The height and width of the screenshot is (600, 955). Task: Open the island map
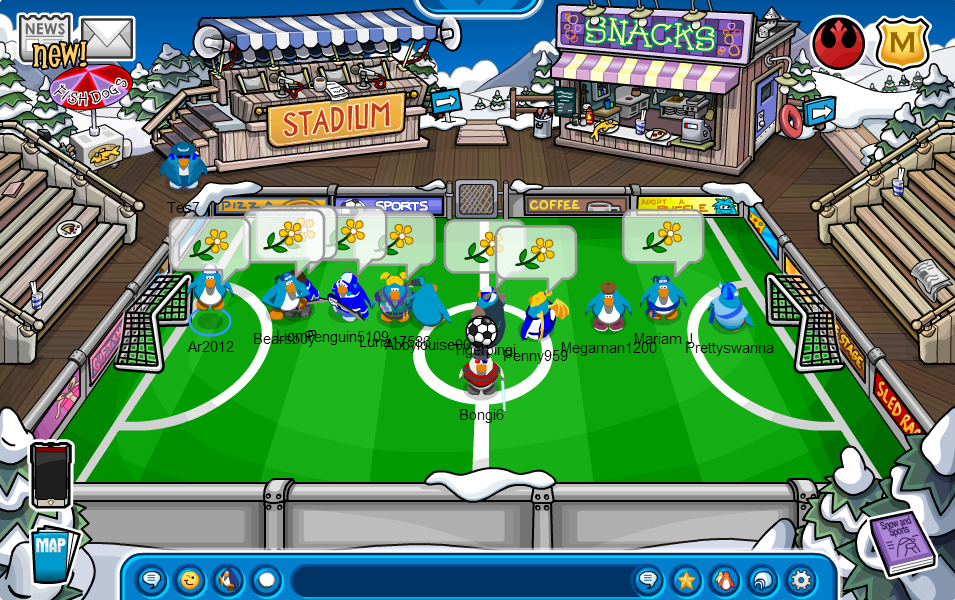pos(50,553)
